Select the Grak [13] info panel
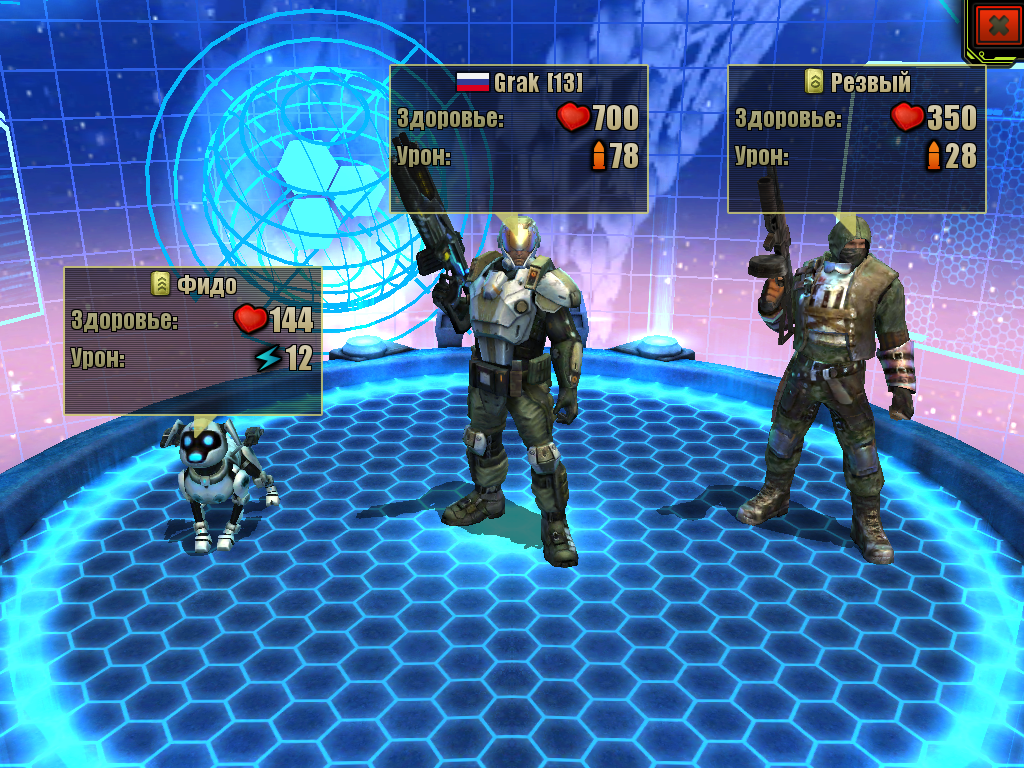1024x768 pixels. pos(519,137)
